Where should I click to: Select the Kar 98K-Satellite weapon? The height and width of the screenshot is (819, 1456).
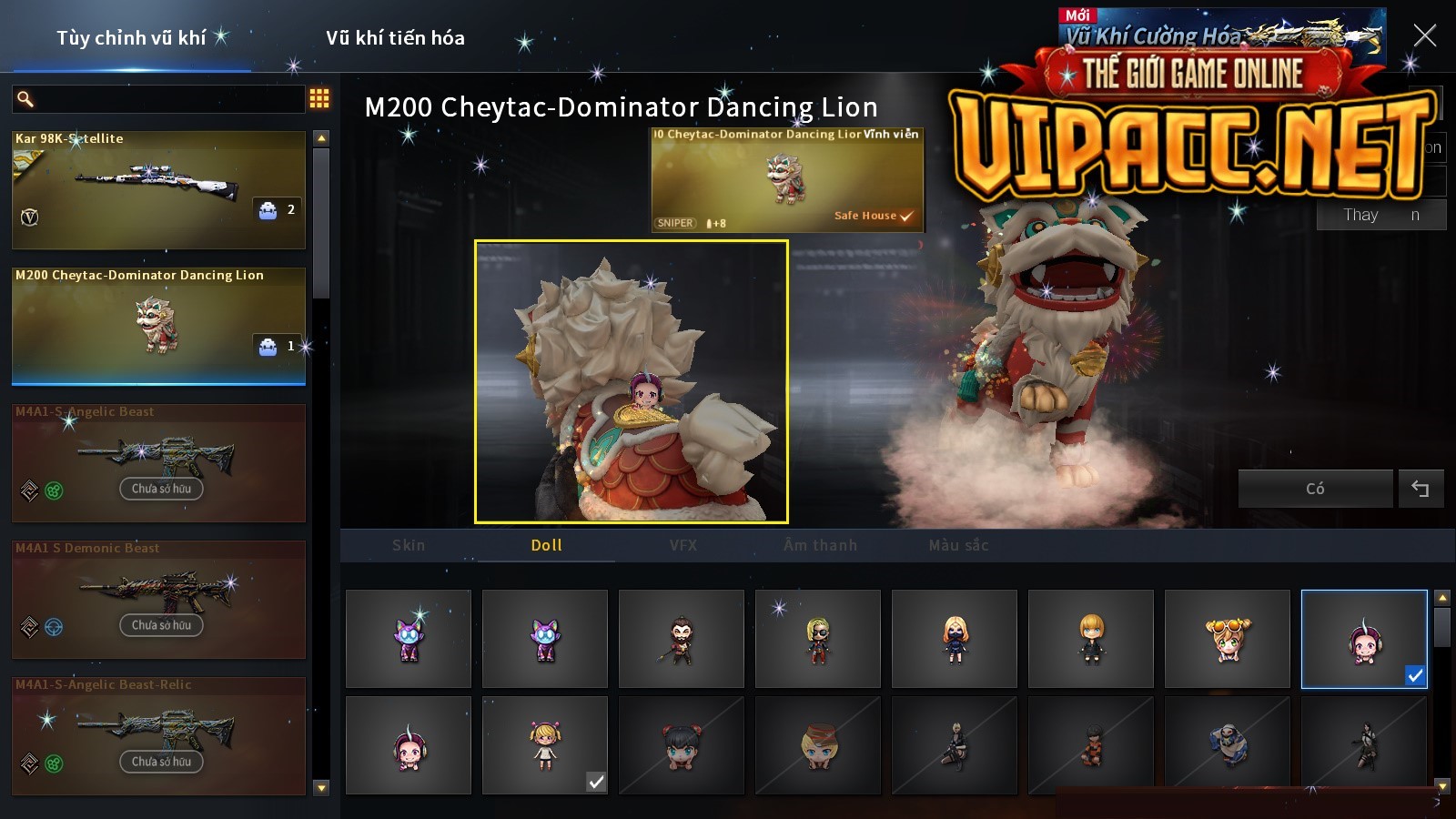(158, 190)
